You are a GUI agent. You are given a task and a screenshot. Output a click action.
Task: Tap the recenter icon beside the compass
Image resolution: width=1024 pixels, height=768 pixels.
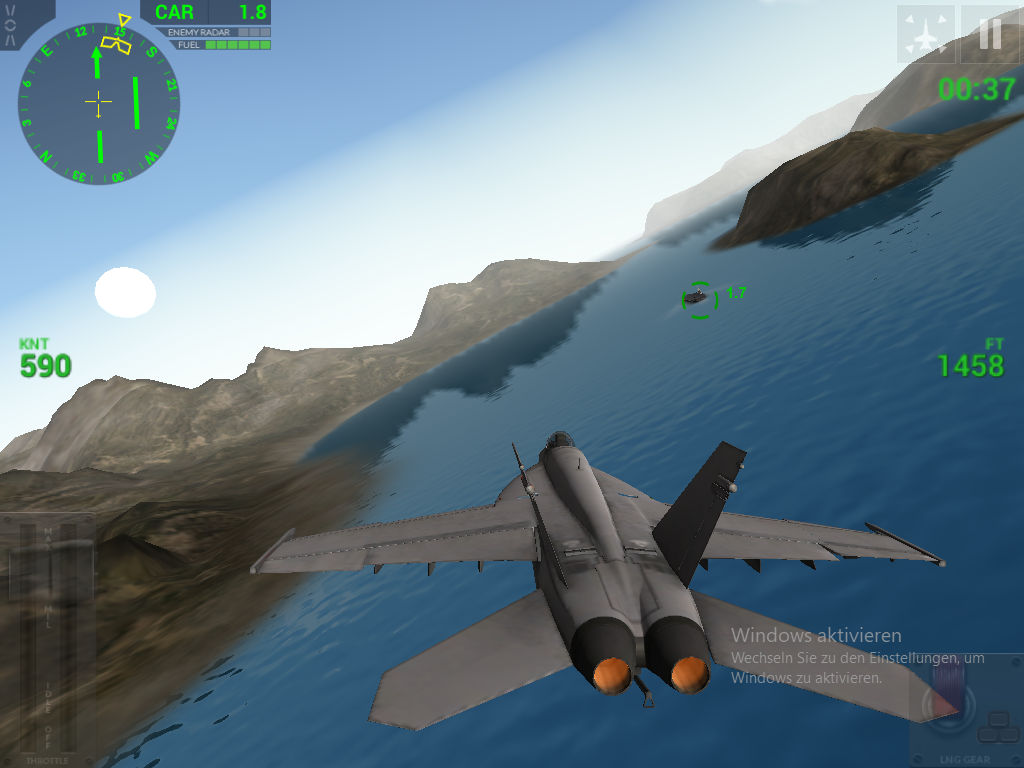(11, 25)
